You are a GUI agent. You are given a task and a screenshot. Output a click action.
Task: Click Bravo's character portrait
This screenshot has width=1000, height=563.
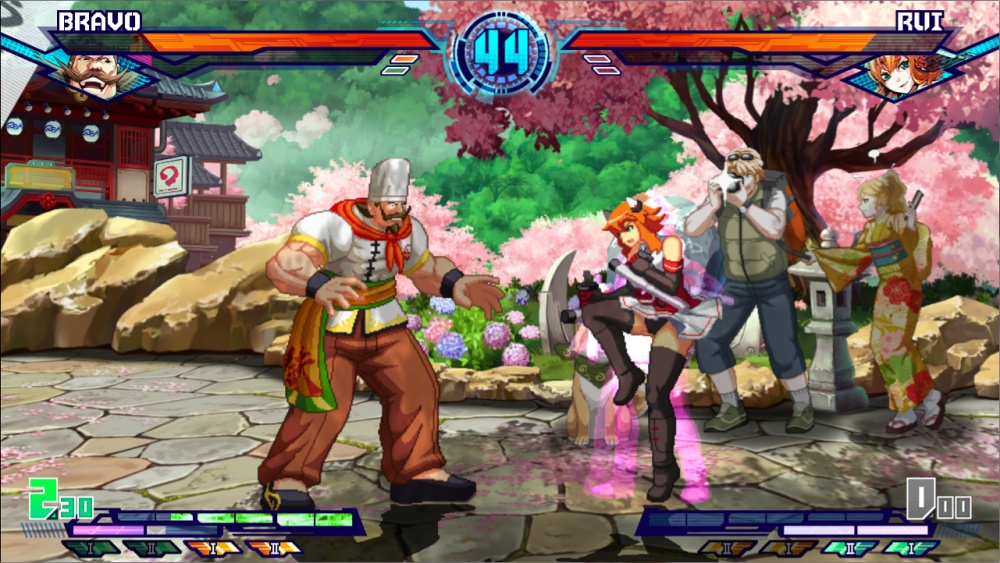pos(88,72)
